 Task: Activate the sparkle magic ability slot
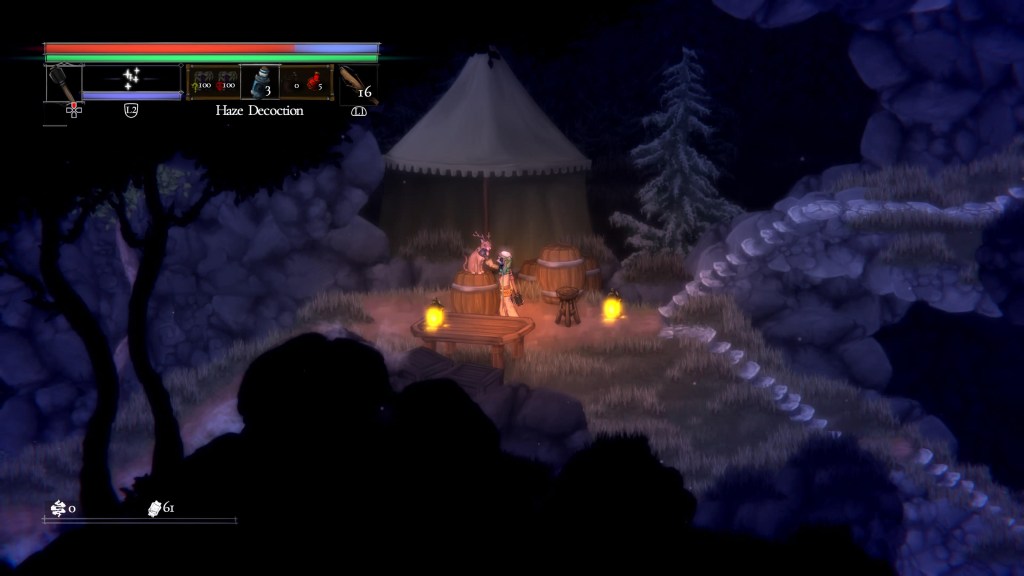click(x=130, y=78)
